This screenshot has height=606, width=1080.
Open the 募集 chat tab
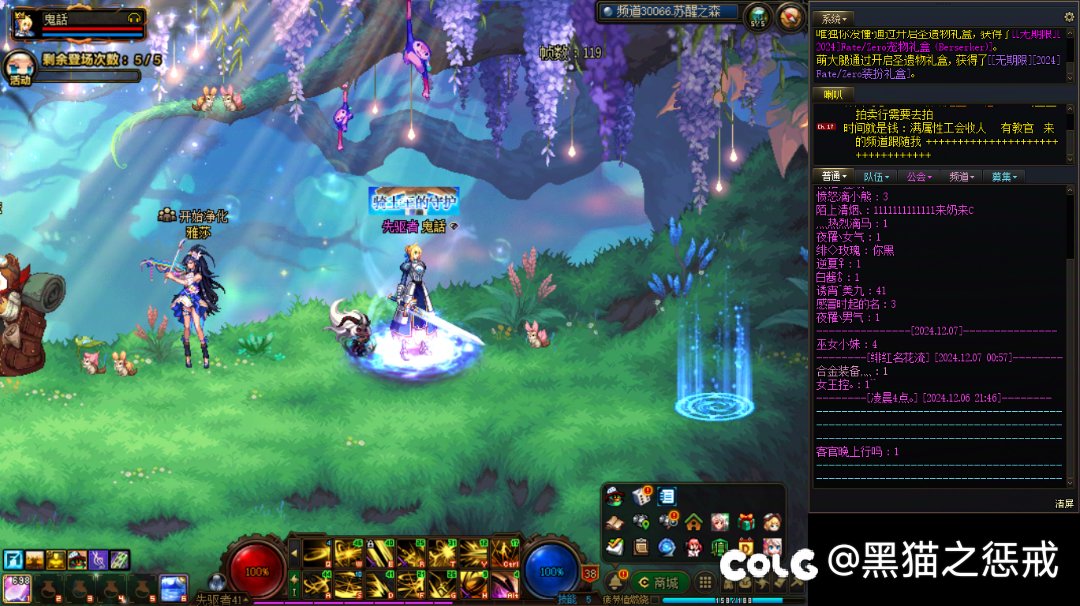coord(1003,177)
